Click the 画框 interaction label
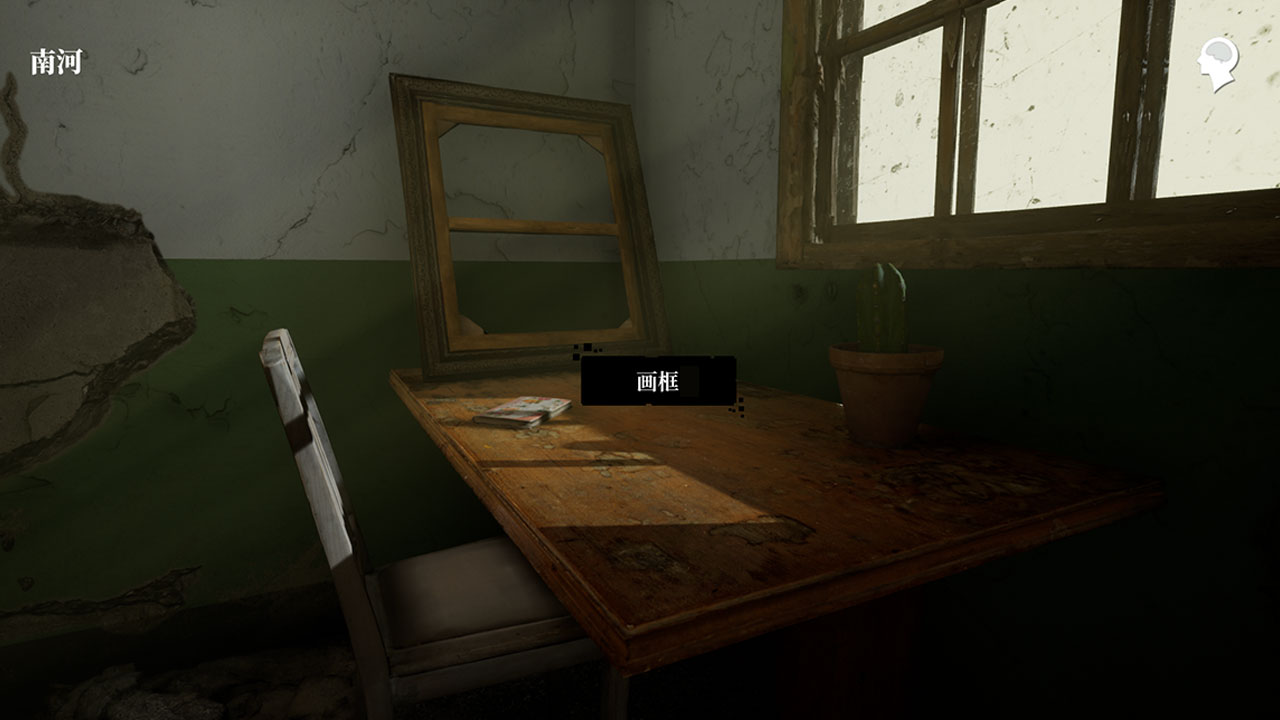The width and height of the screenshot is (1280, 720). pos(658,381)
